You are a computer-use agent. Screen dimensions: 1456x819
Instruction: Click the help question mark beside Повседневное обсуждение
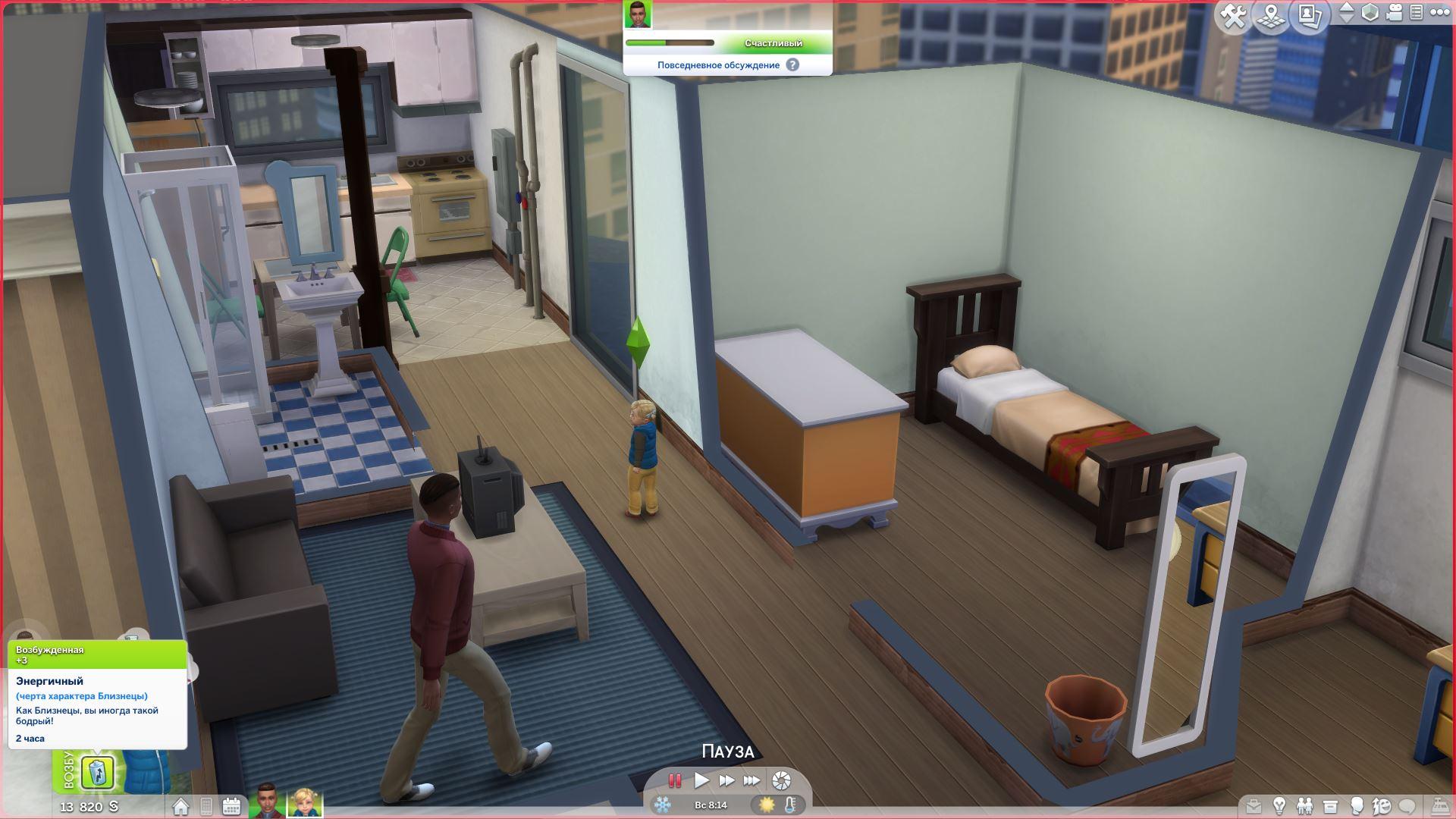(792, 65)
